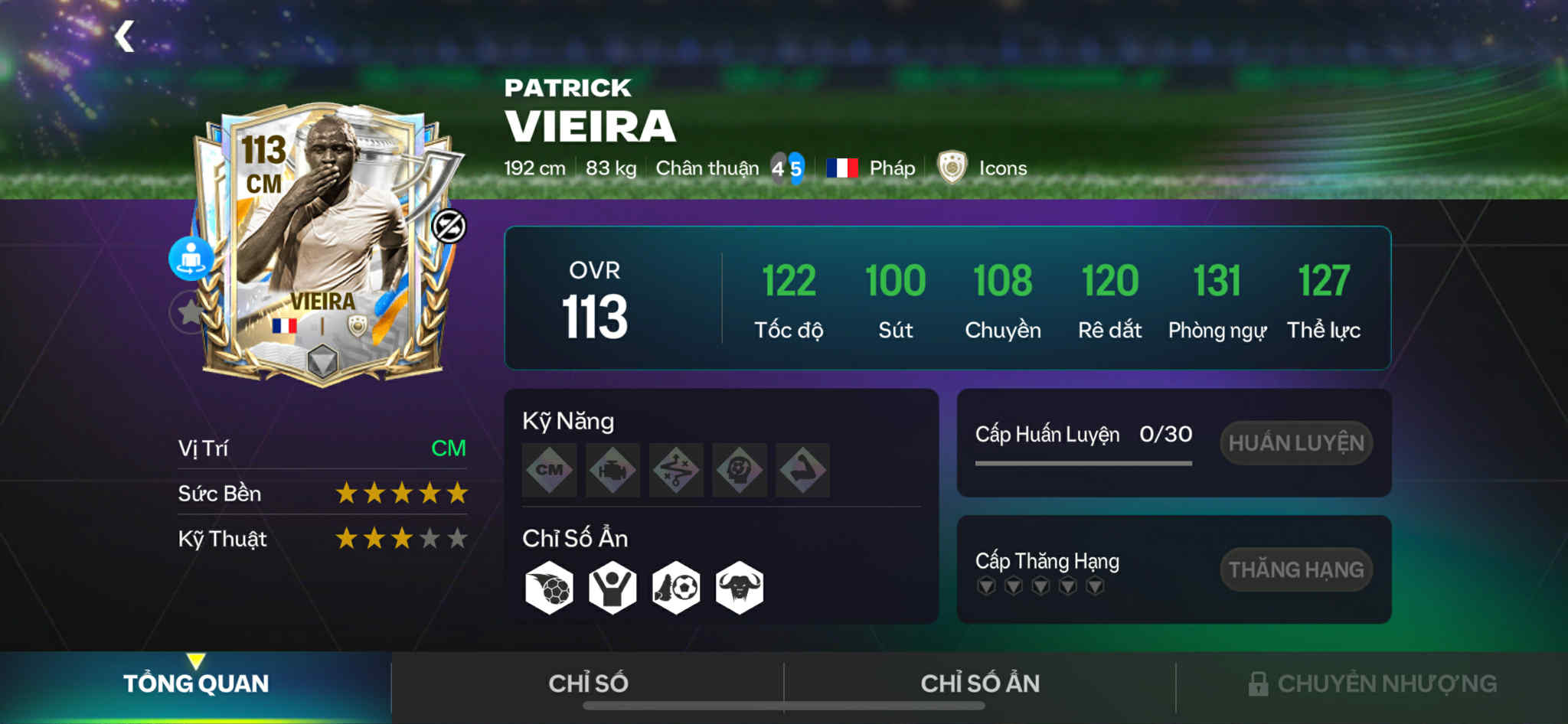Image resolution: width=1568 pixels, height=724 pixels.
Task: Go back using the top-left arrow
Action: pyautogui.click(x=125, y=36)
